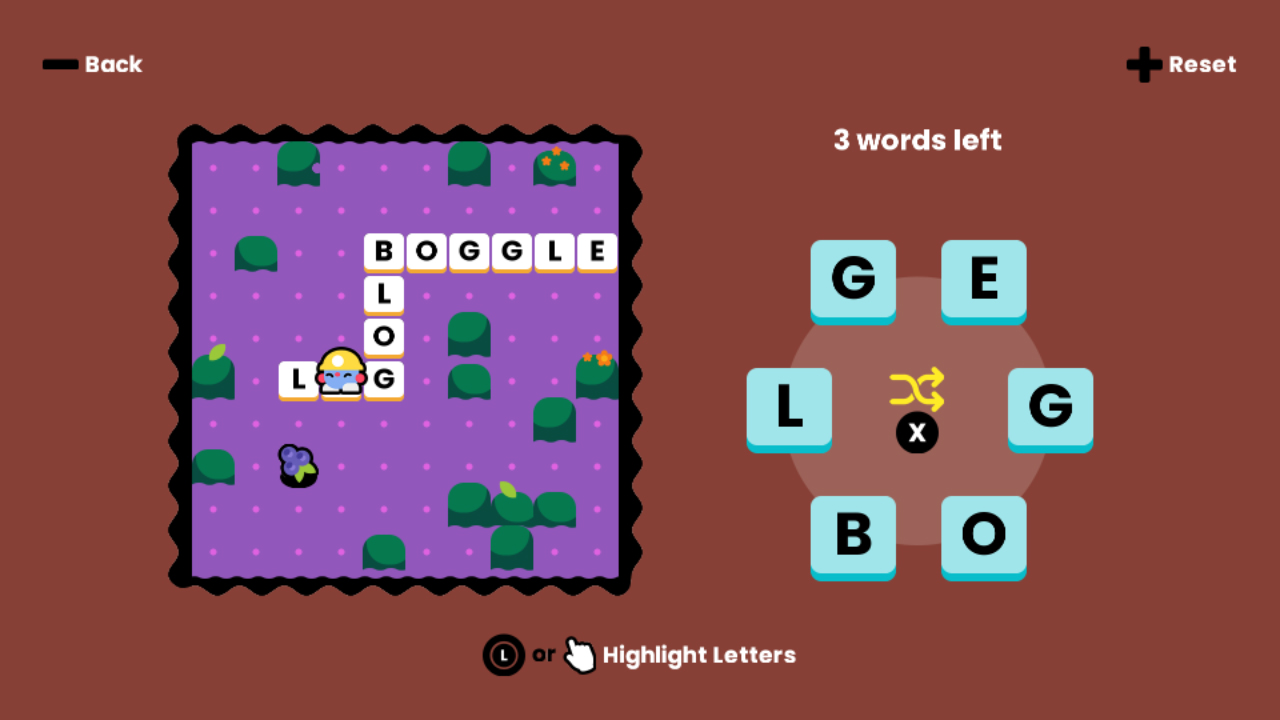
Task: Click the X controller button icon
Action: (x=917, y=433)
